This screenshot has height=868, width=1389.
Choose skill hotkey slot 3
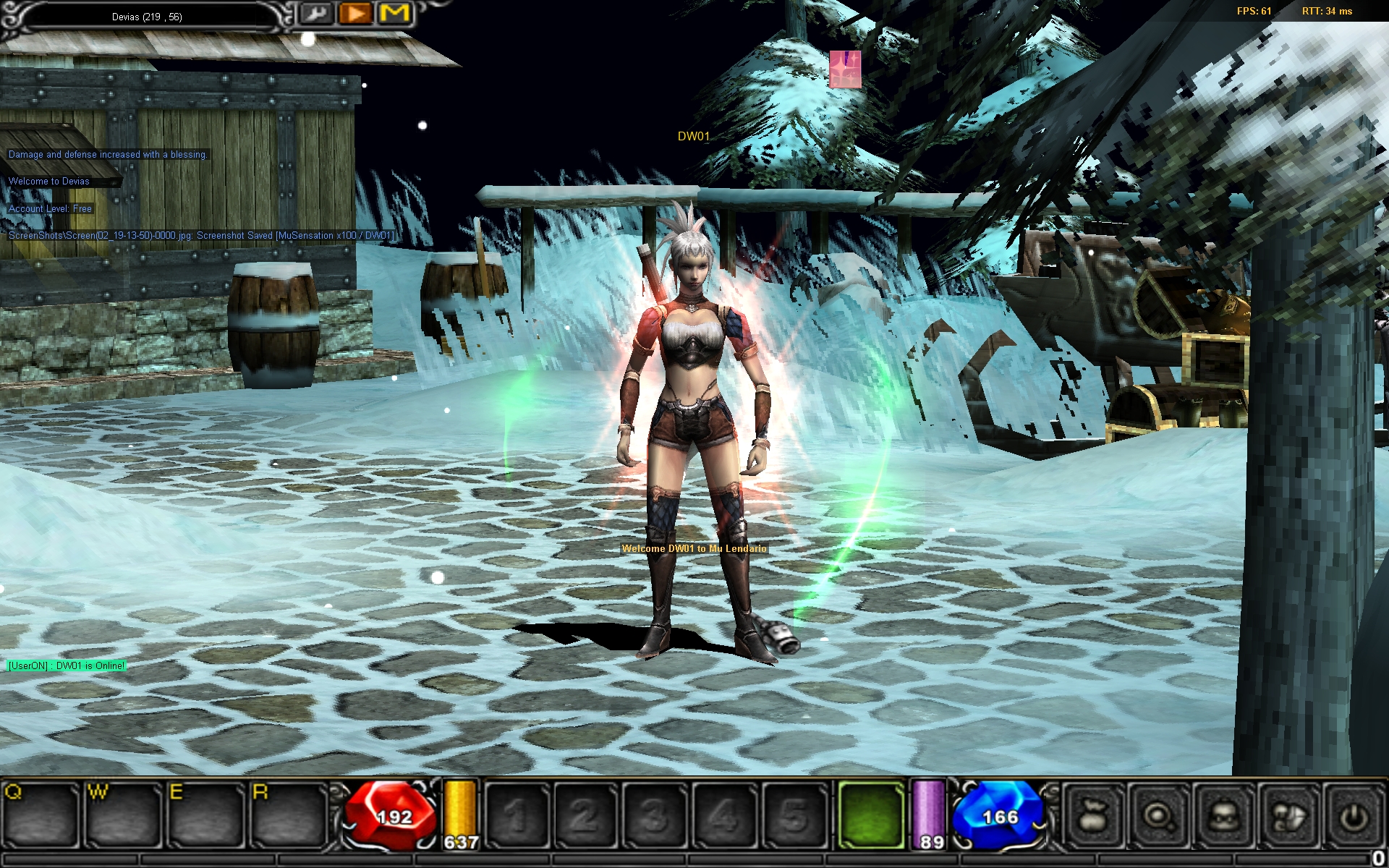[x=654, y=815]
